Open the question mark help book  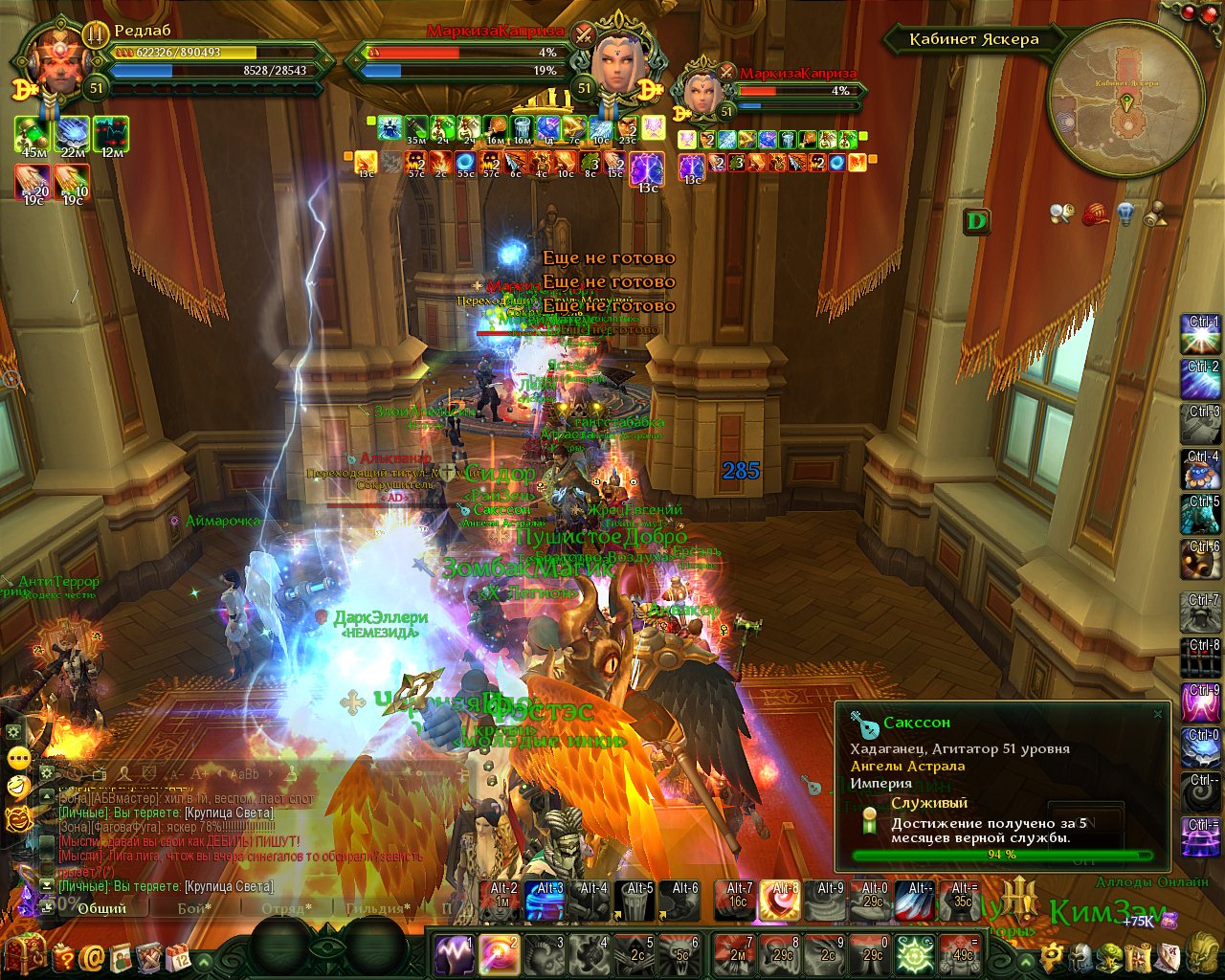click(x=64, y=956)
